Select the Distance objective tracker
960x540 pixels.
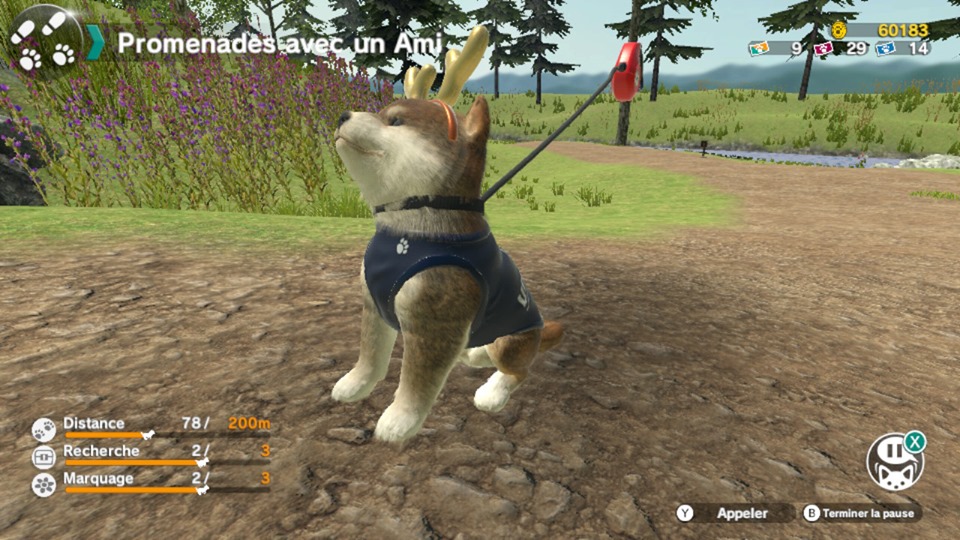(x=150, y=428)
